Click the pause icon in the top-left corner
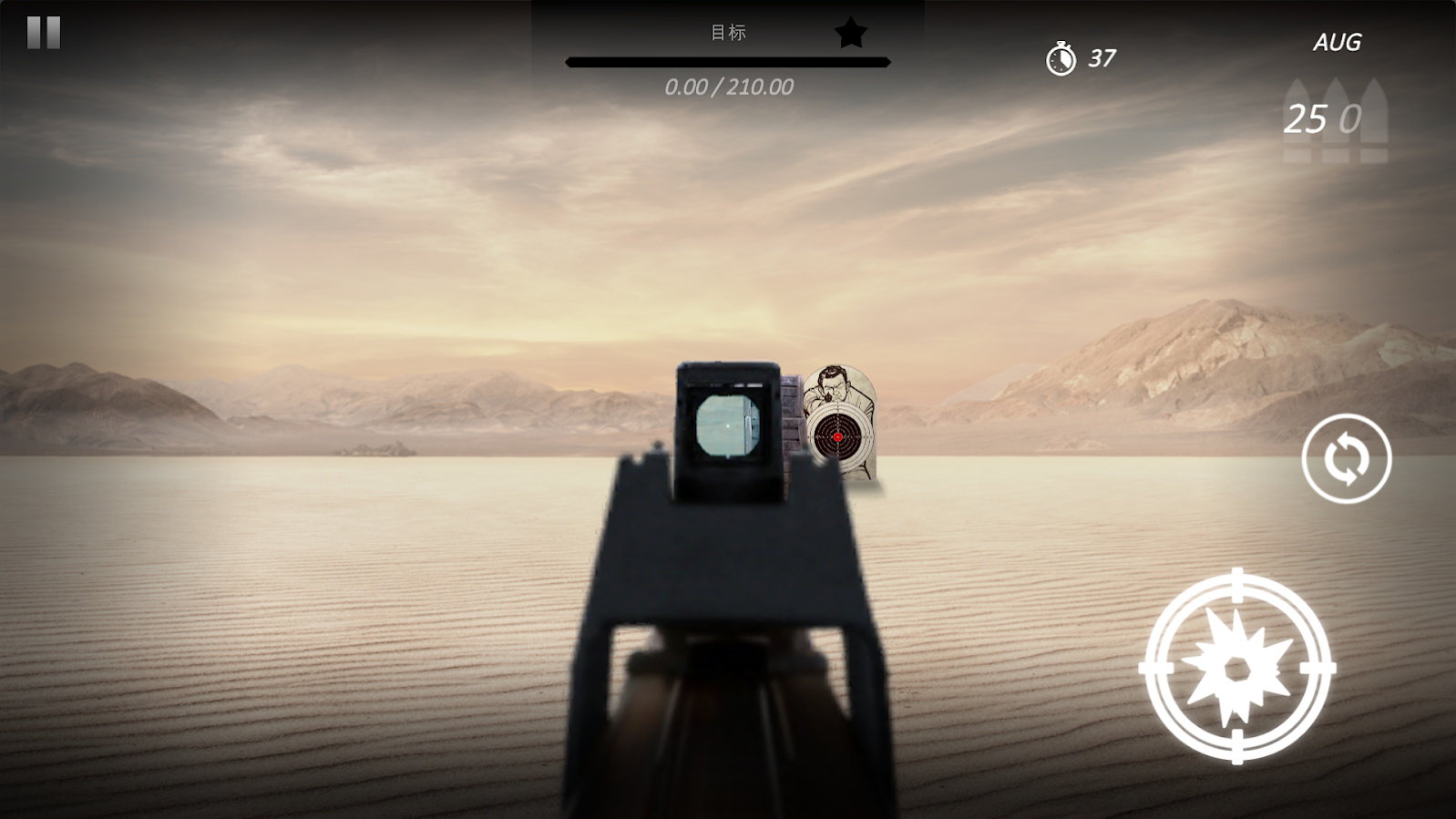This screenshot has width=1456, height=819. [x=42, y=35]
